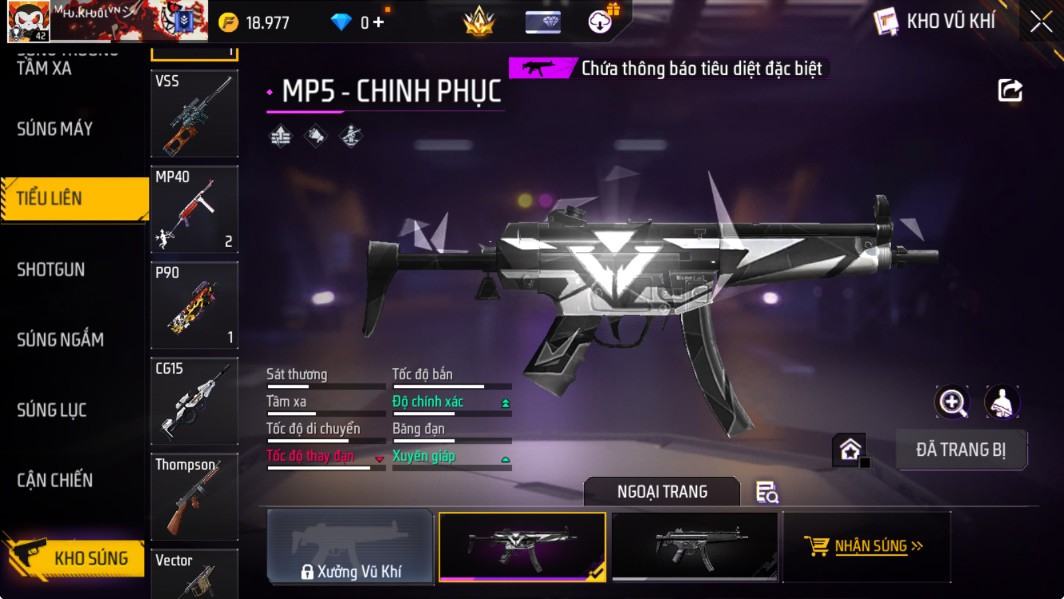
Task: Open the Xưởng Vũ Khí locked slot
Action: 350,547
